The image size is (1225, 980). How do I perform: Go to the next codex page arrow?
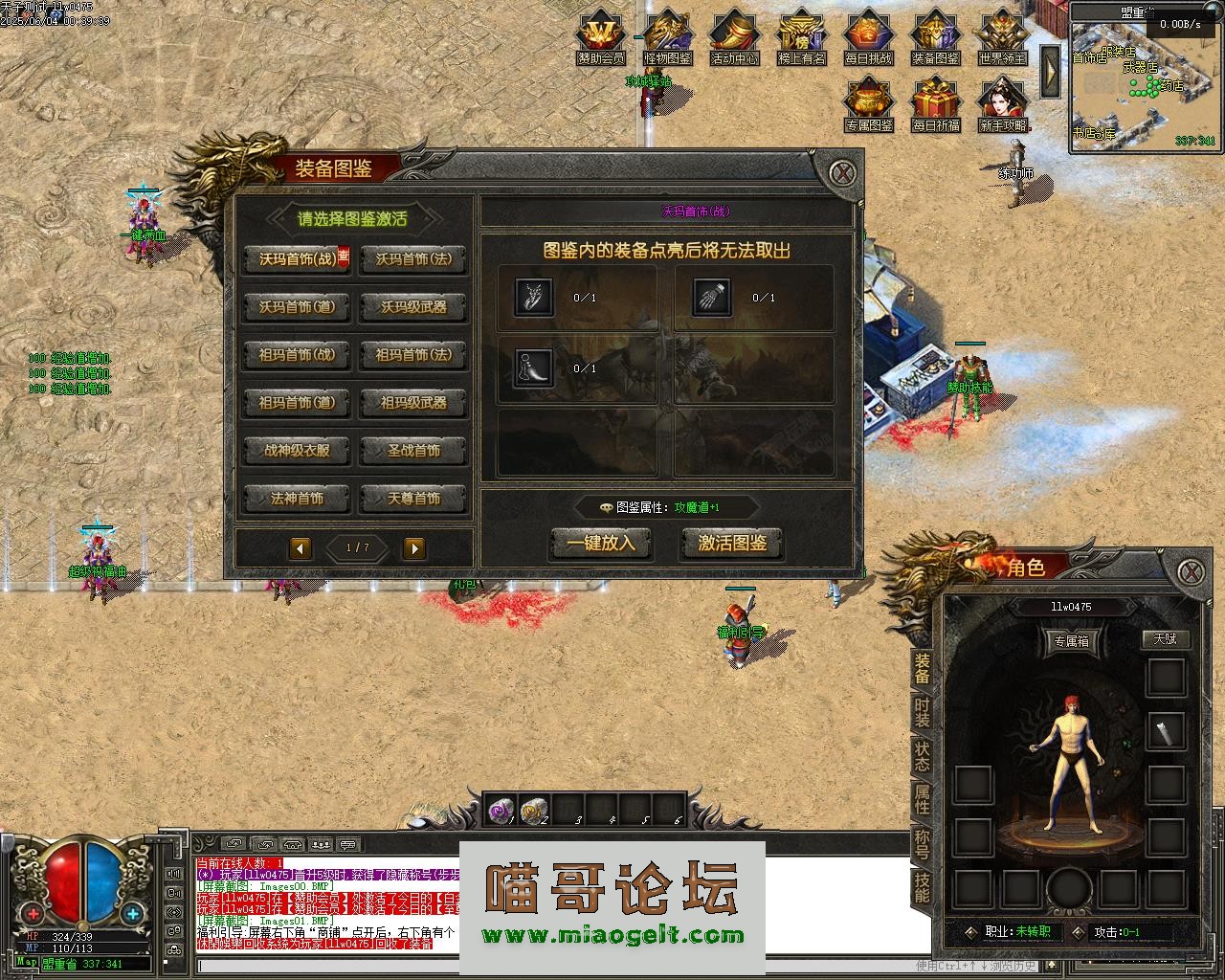(x=414, y=547)
